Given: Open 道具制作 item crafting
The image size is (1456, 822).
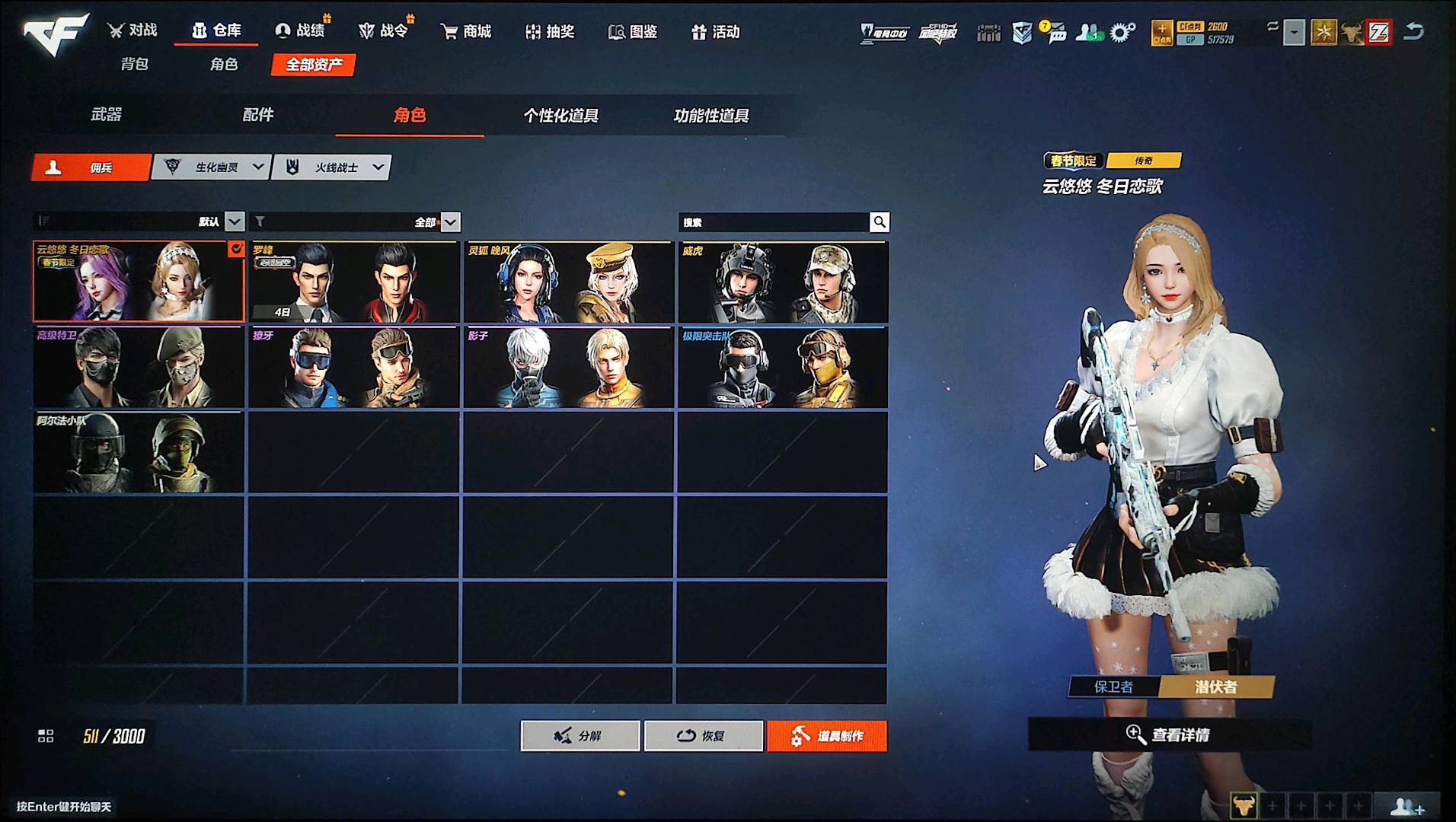Looking at the screenshot, I should pos(827,736).
